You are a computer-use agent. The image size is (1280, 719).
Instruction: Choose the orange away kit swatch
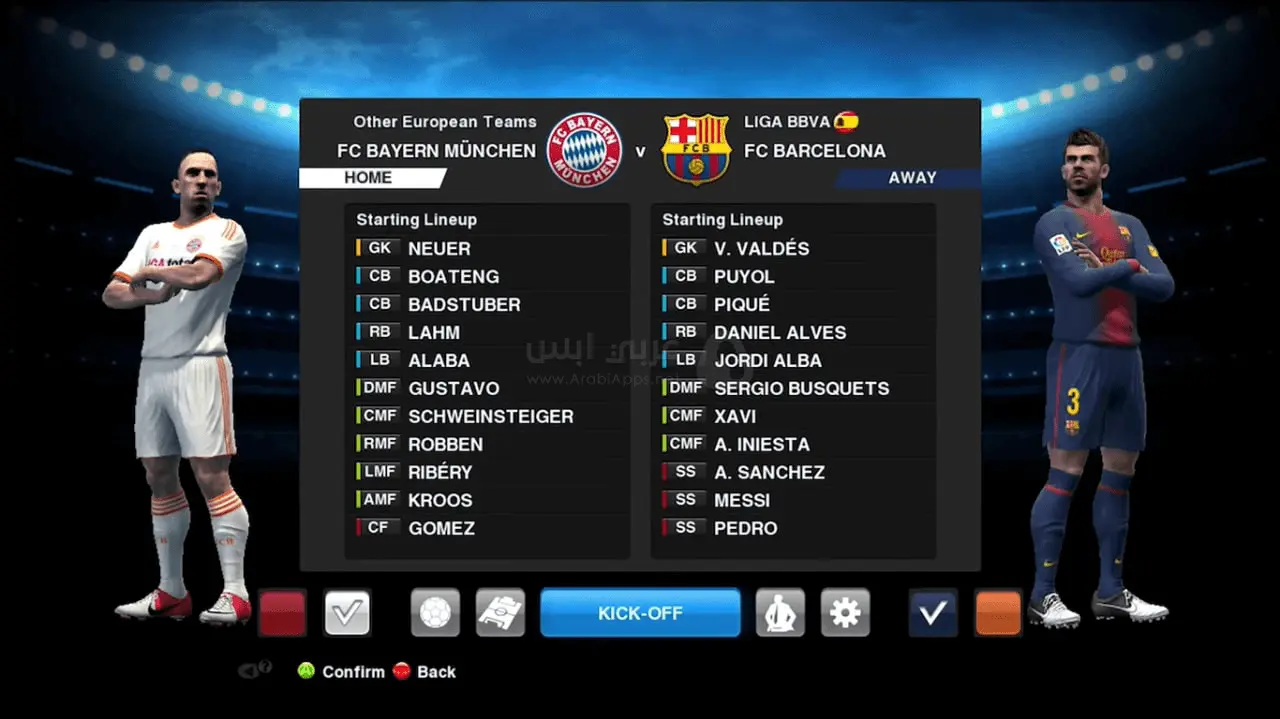click(x=998, y=613)
